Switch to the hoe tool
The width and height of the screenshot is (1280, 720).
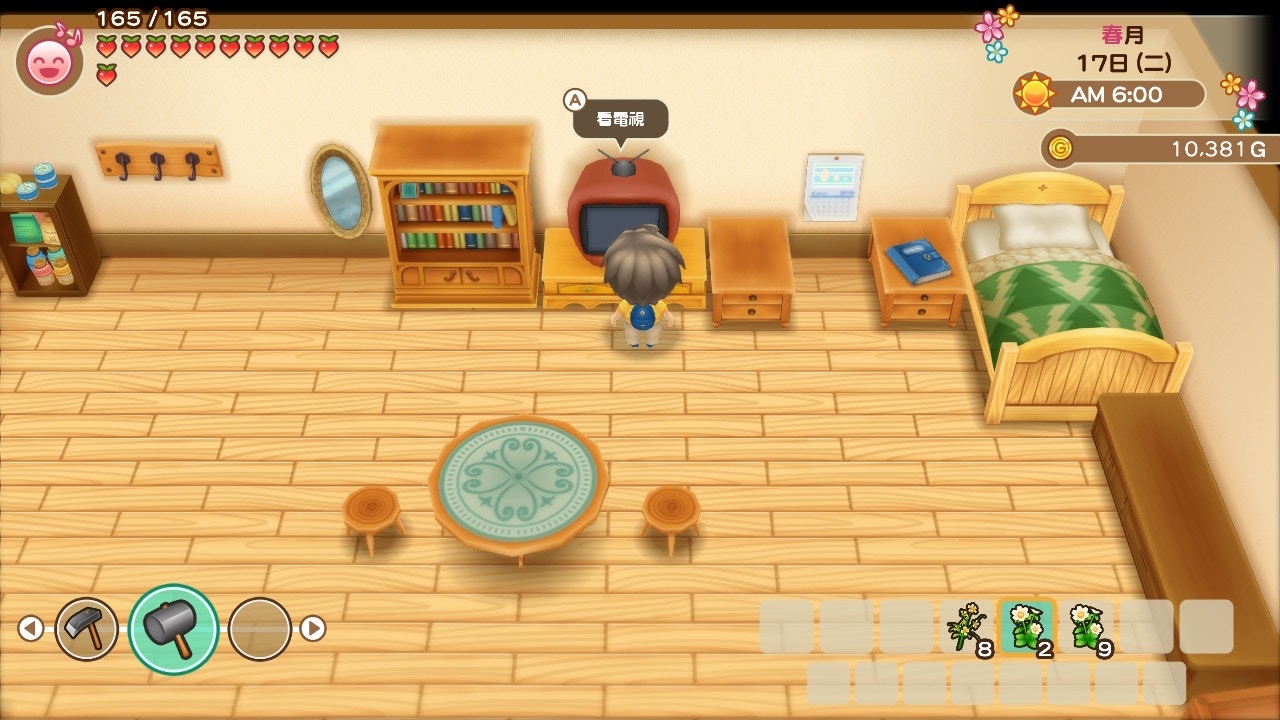86,628
